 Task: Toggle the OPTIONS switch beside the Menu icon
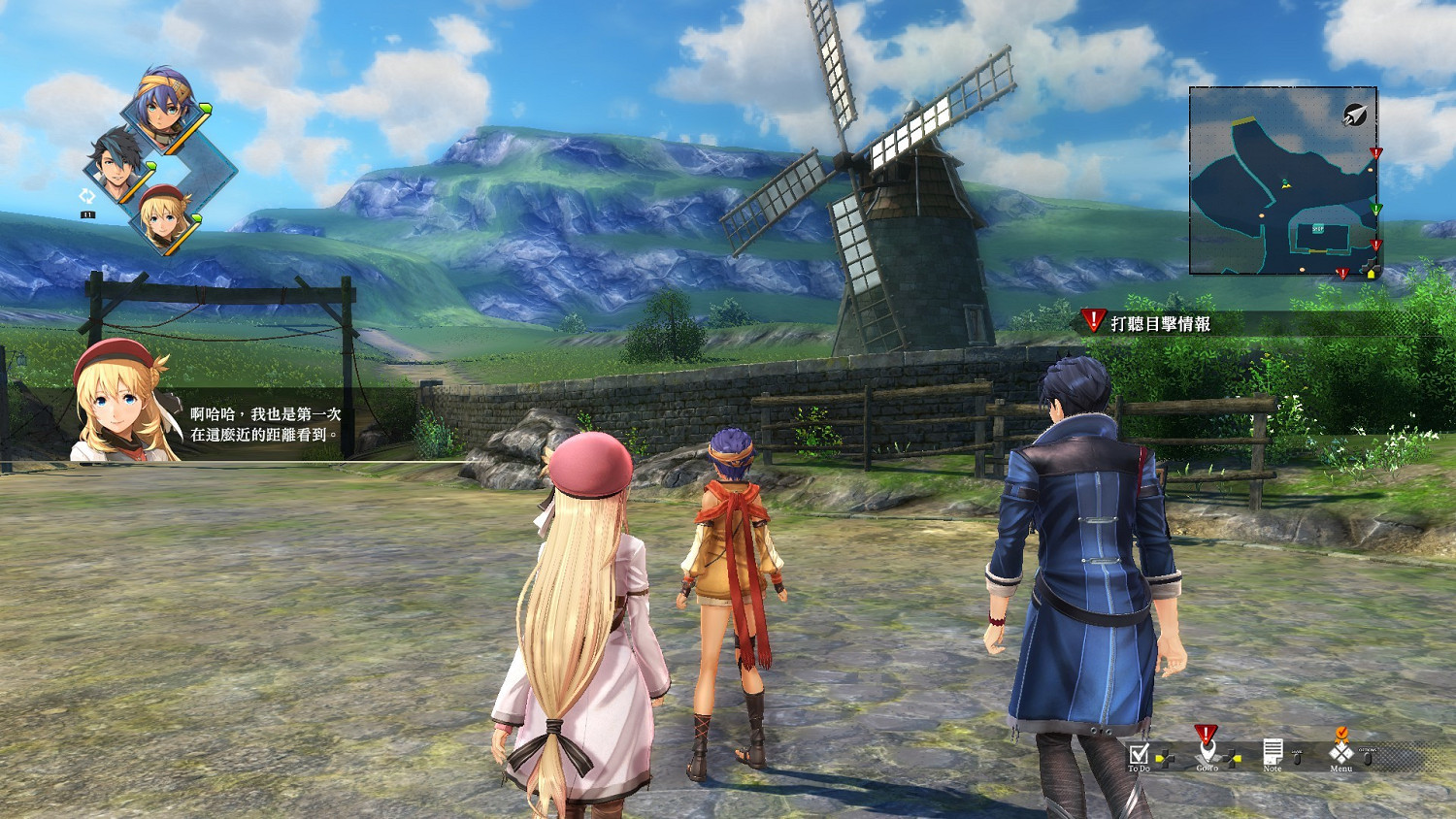(1370, 757)
